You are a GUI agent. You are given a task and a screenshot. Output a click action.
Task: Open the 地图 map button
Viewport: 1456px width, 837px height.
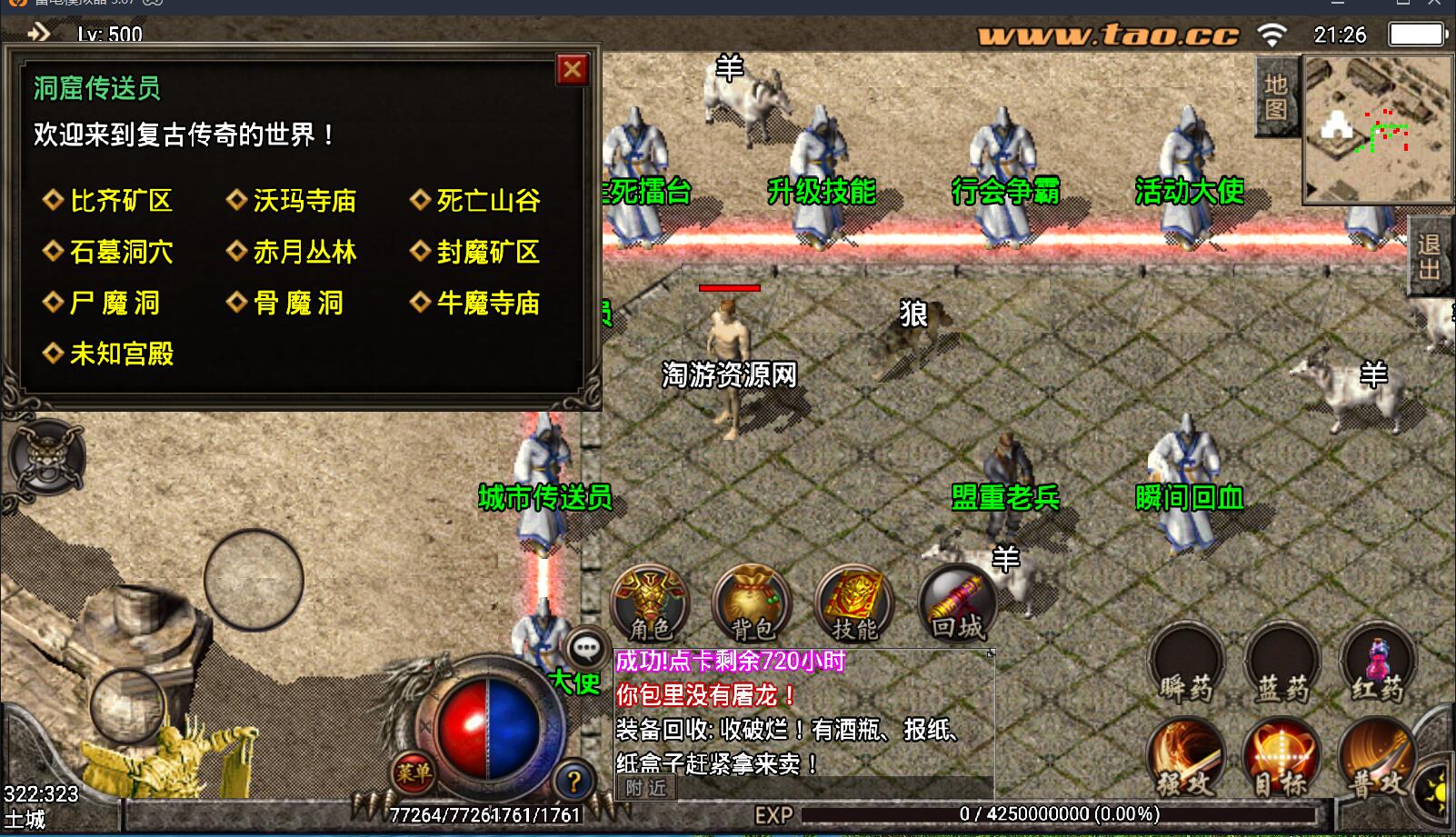coord(1276,97)
